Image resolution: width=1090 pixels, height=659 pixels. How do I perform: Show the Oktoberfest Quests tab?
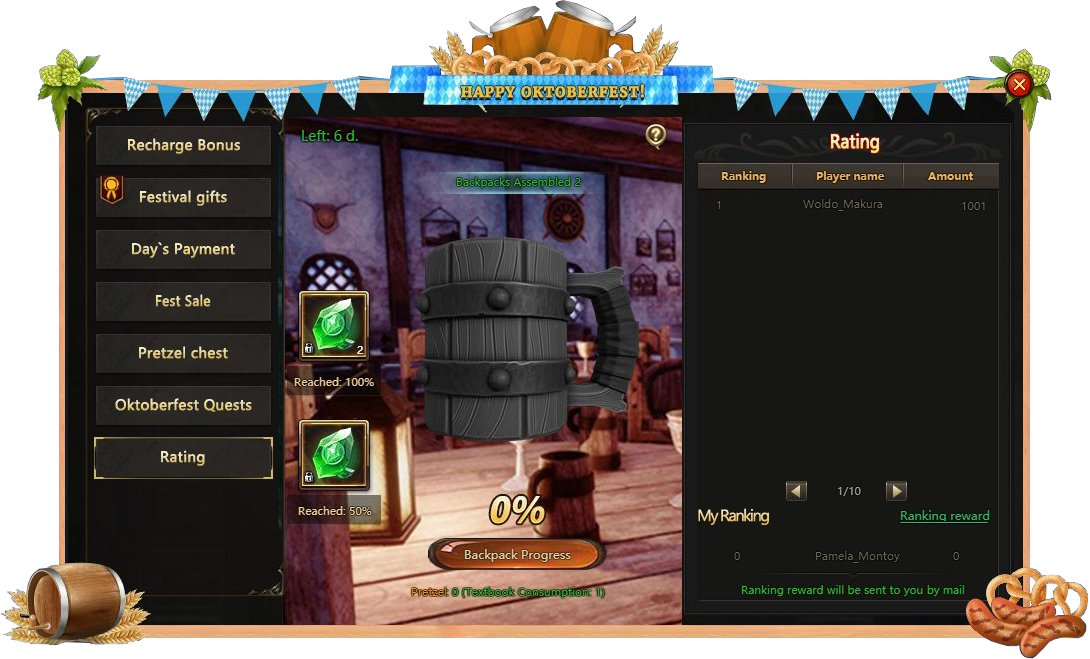pyautogui.click(x=183, y=405)
